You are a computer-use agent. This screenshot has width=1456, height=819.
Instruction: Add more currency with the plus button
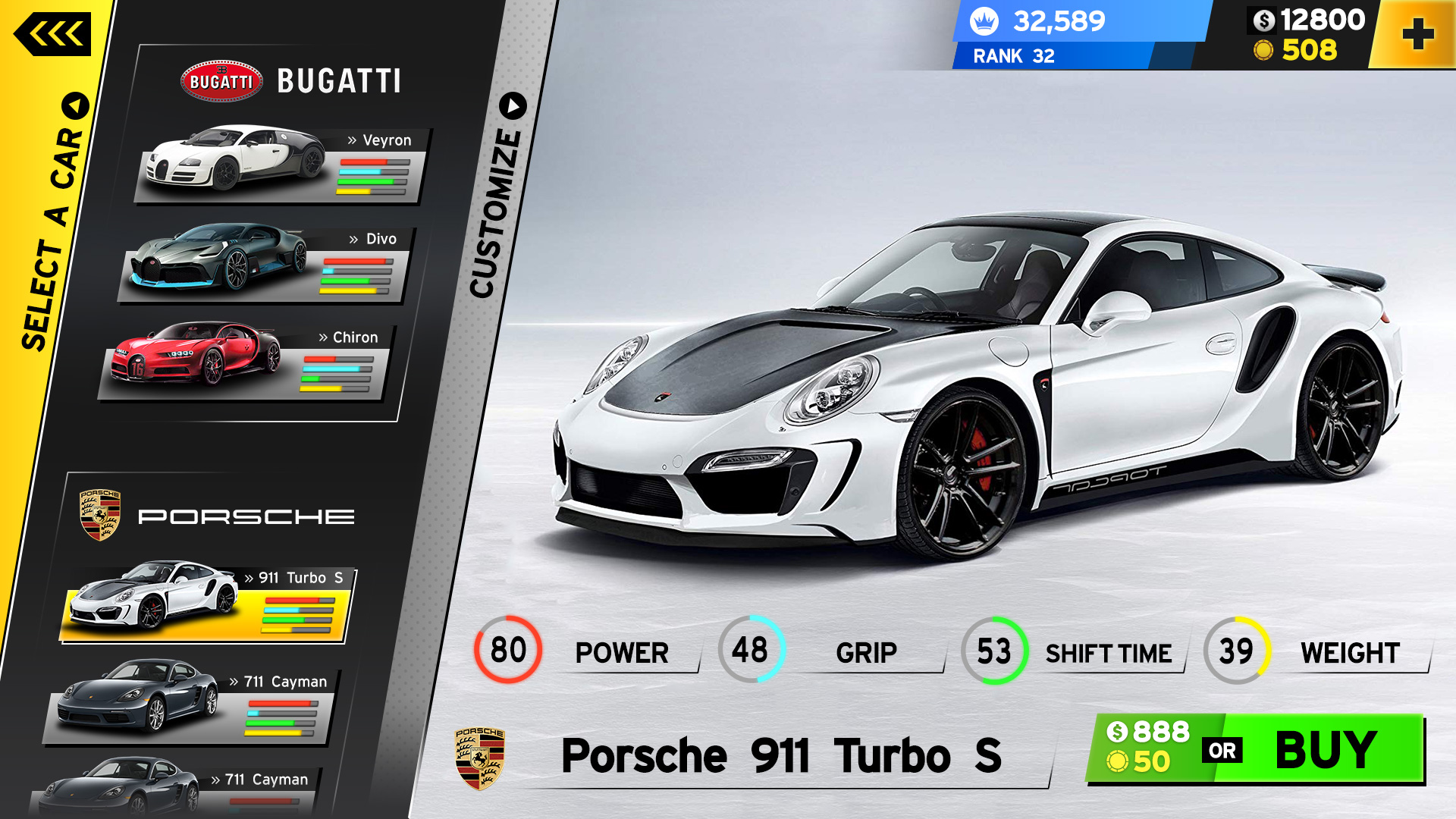tap(1417, 35)
